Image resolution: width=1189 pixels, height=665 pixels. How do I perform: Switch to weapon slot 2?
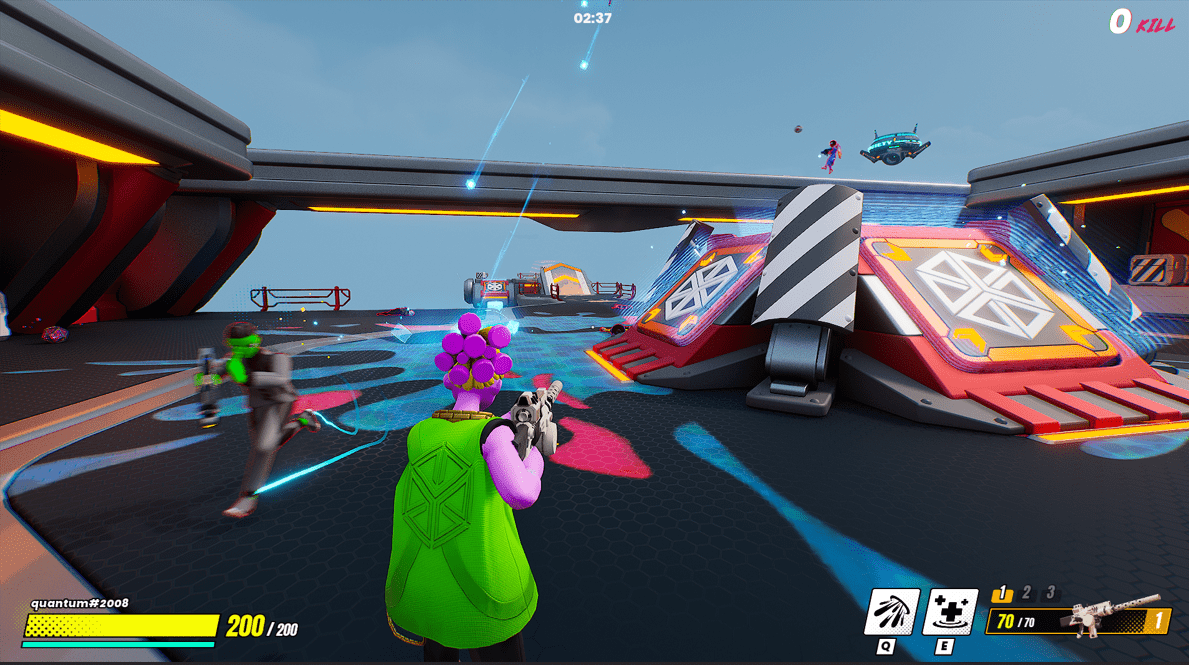point(1028,593)
